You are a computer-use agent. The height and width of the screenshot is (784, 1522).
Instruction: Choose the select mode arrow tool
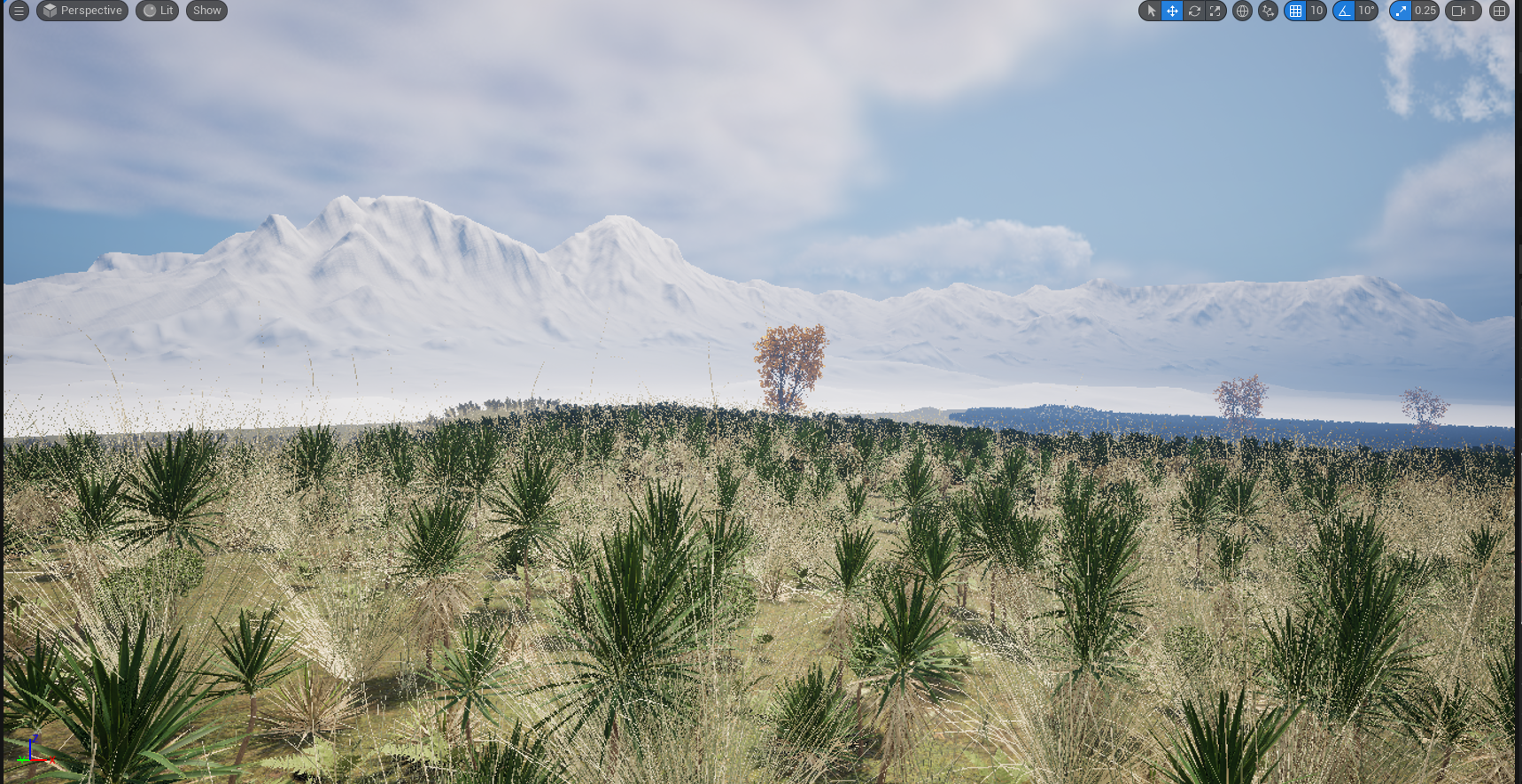pos(1151,11)
